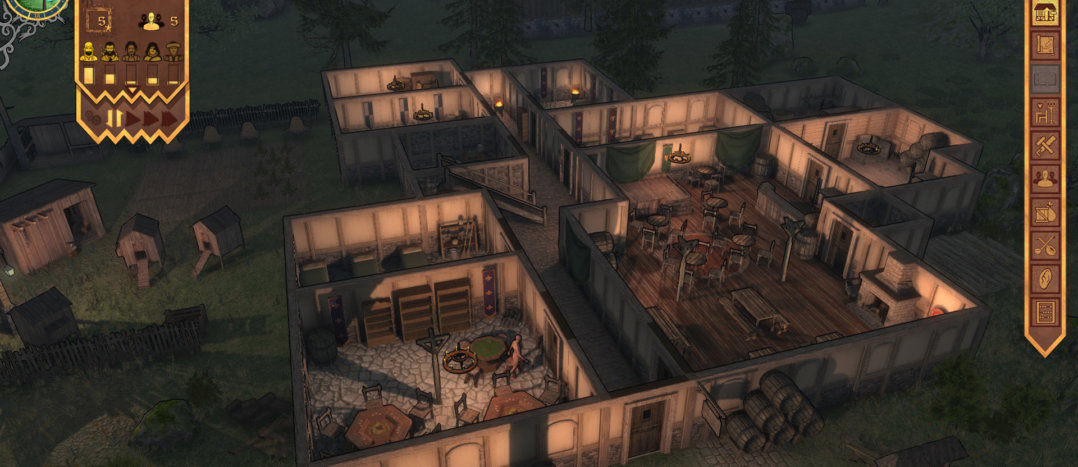
Task: Select the wide-brimmed hat staff portrait
Action: click(174, 51)
